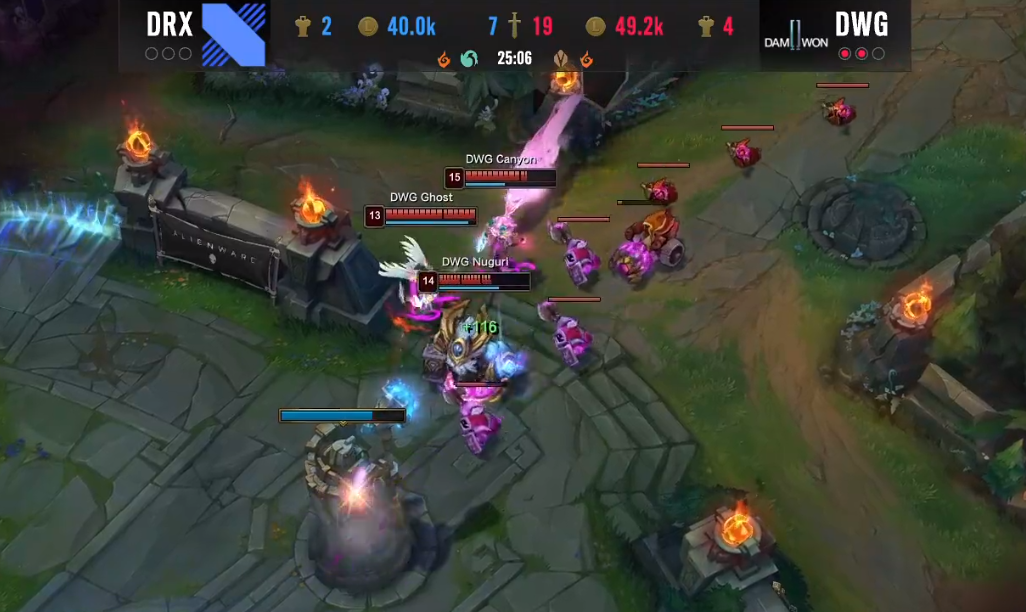
Task: Click the DRX blue team logo
Action: 234,33
